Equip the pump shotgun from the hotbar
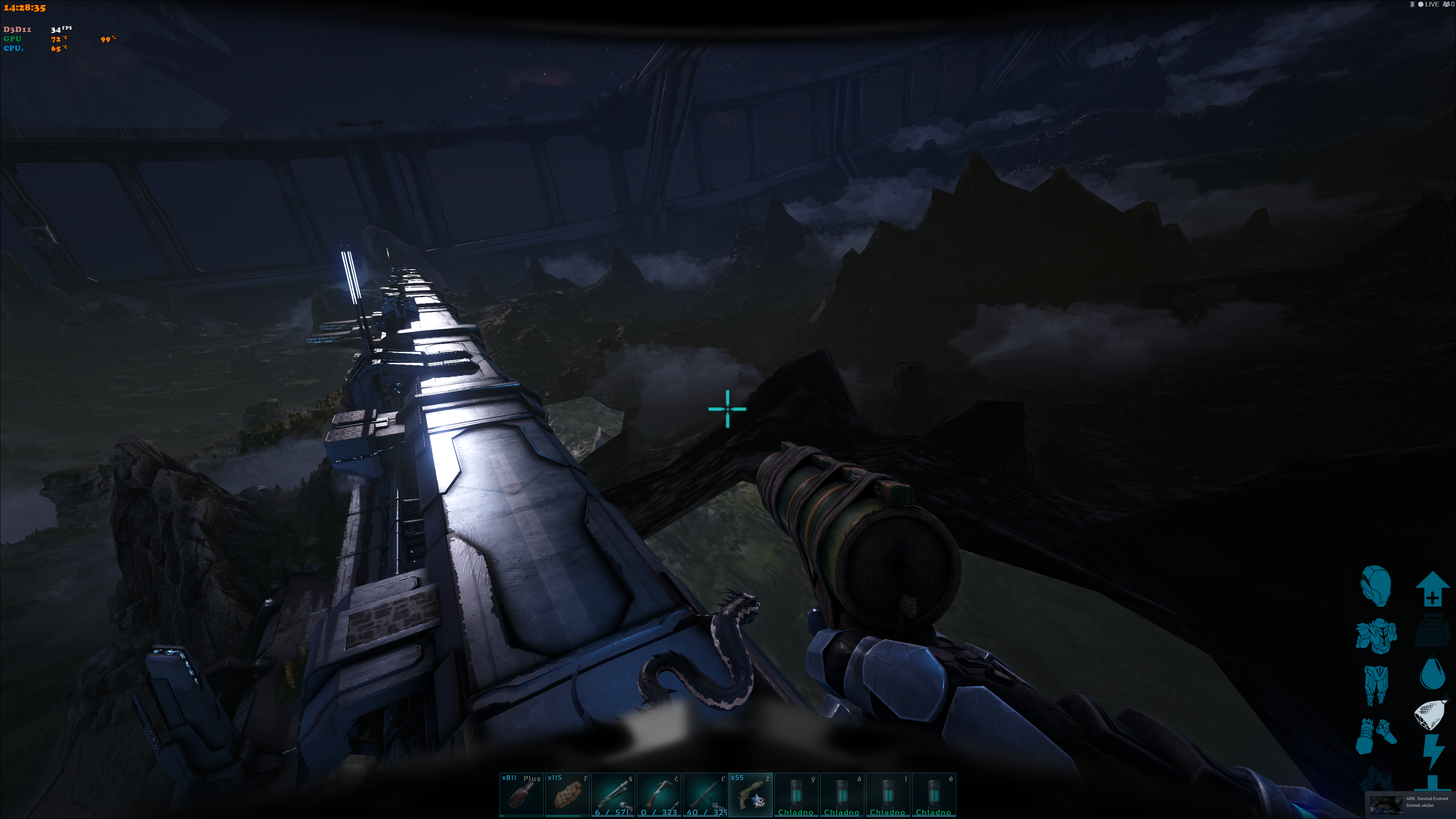 tap(613, 795)
